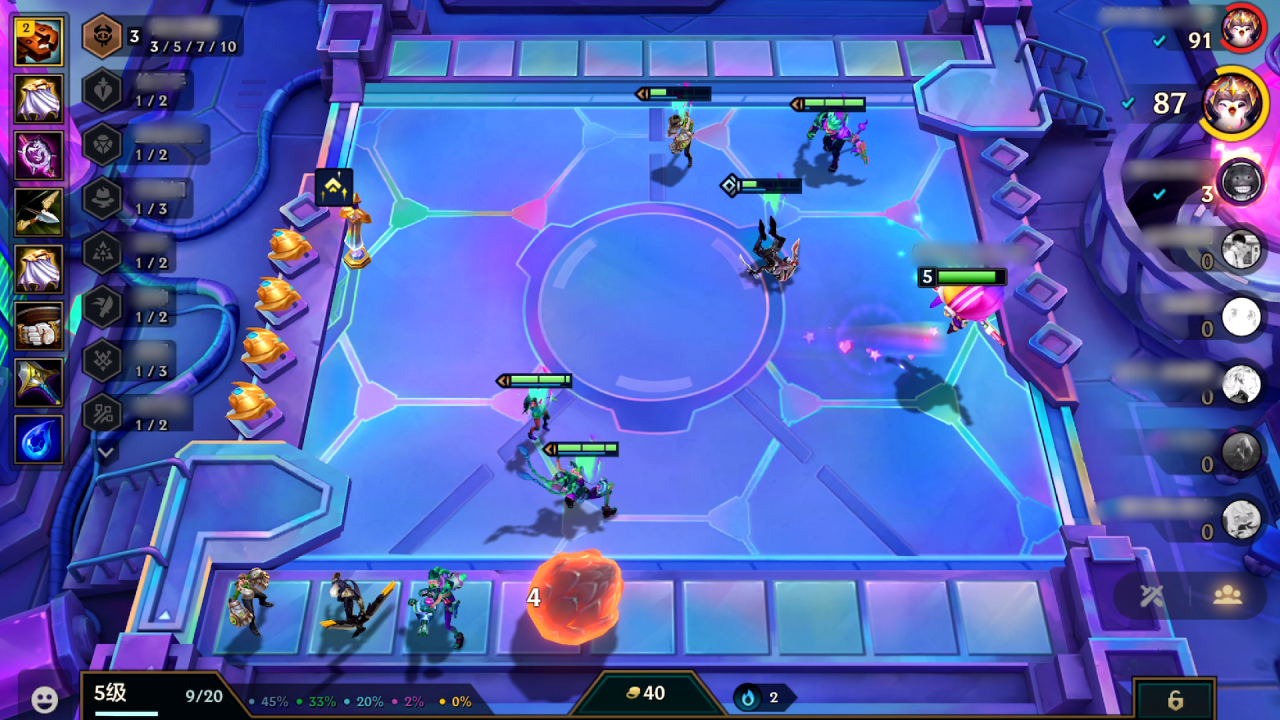Image resolution: width=1280 pixels, height=720 pixels.
Task: Switch to the crossed swords combat view
Action: (1151, 596)
